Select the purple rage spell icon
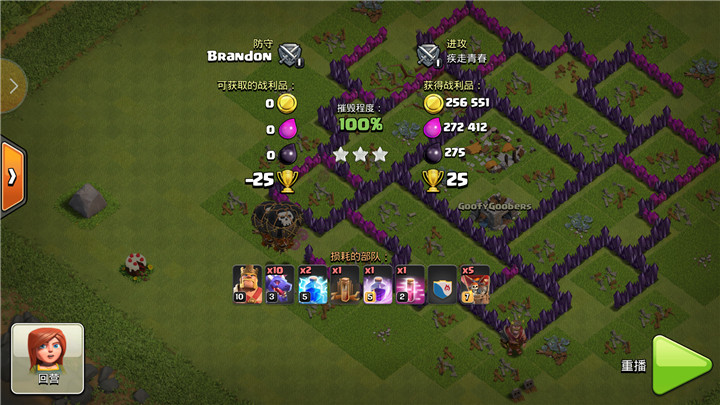The height and width of the screenshot is (405, 720). (377, 285)
